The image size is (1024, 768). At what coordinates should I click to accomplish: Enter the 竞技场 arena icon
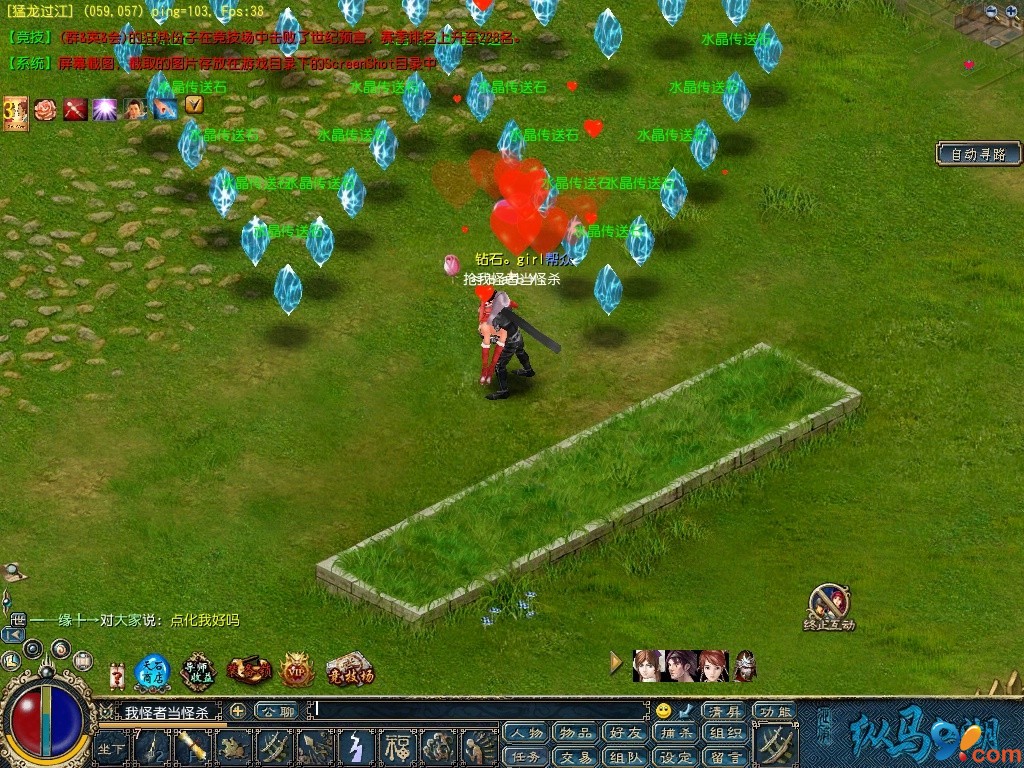[349, 670]
